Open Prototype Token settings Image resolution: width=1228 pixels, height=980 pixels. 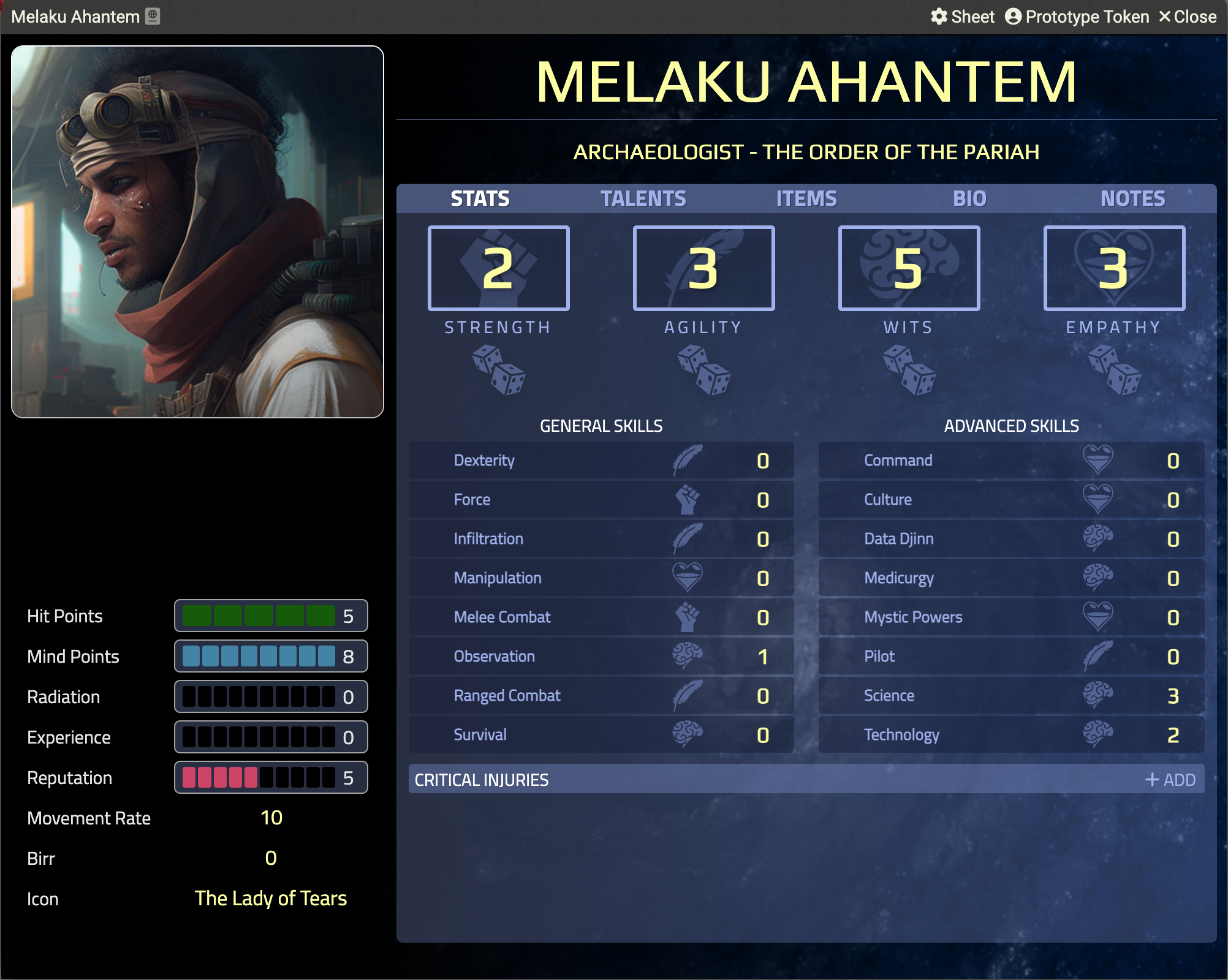pyautogui.click(x=1077, y=17)
